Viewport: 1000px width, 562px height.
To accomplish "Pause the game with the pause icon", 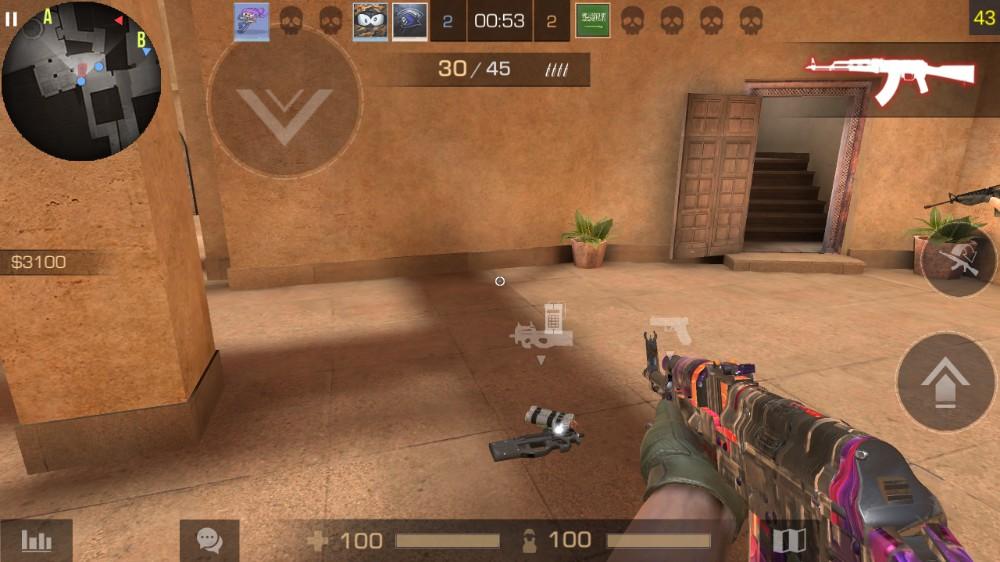I will [x=11, y=19].
